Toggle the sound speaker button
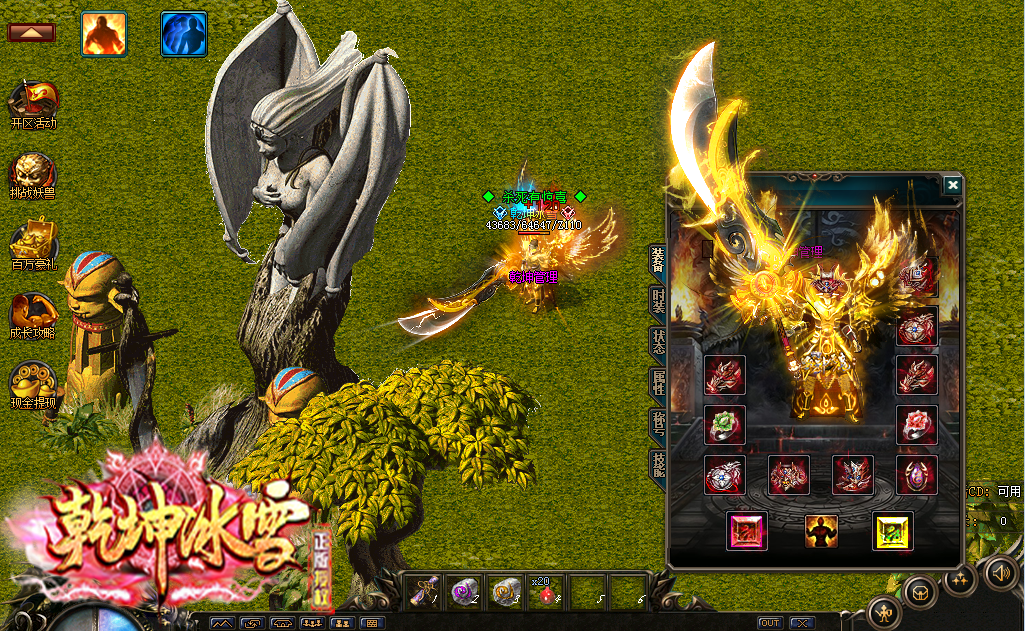This screenshot has width=1025, height=631. click(x=1000, y=573)
